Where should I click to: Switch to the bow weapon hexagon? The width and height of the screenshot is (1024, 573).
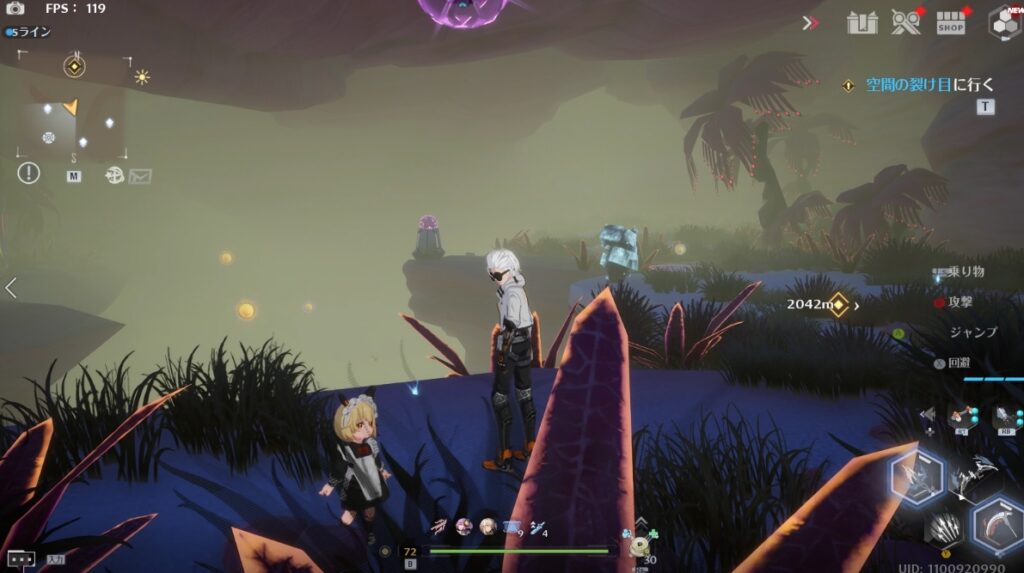click(916, 478)
